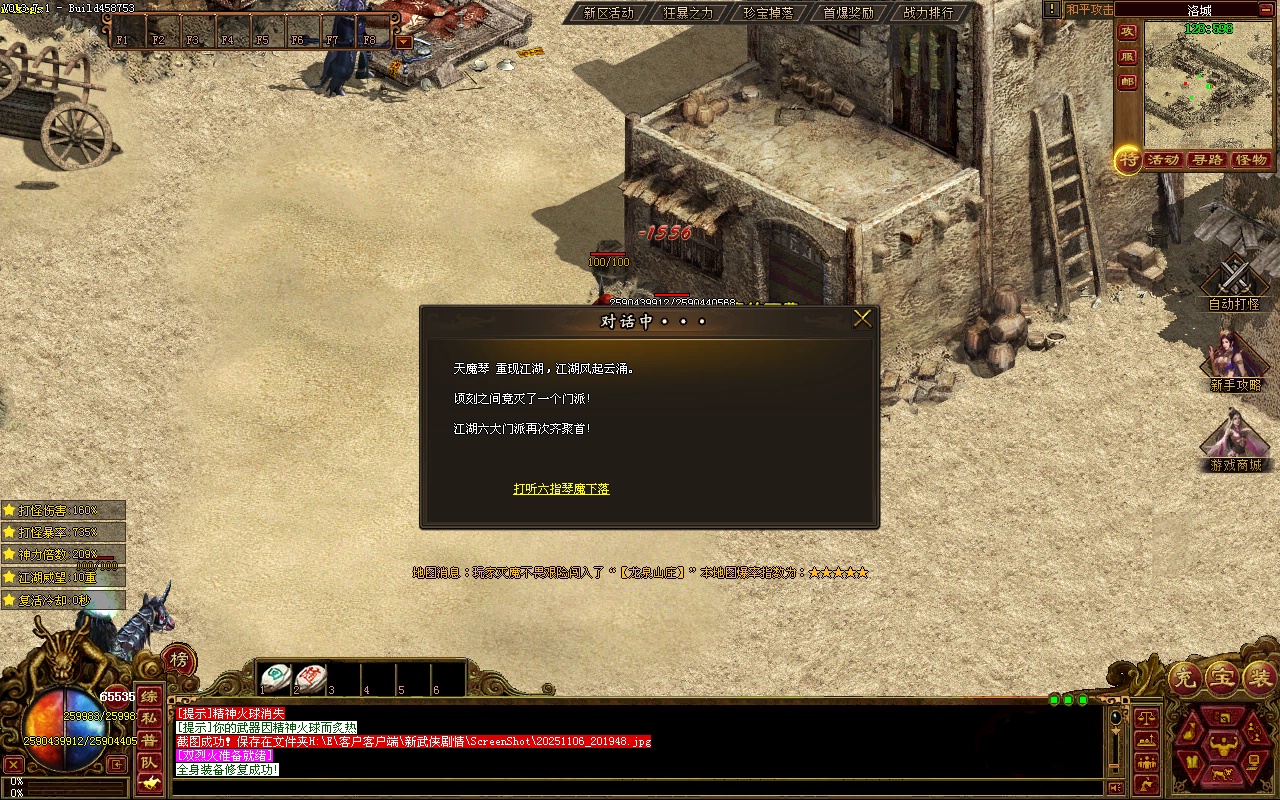This screenshot has height=800, width=1280.
Task: Open the 新手攻略 beginner guide
Action: (x=1235, y=360)
